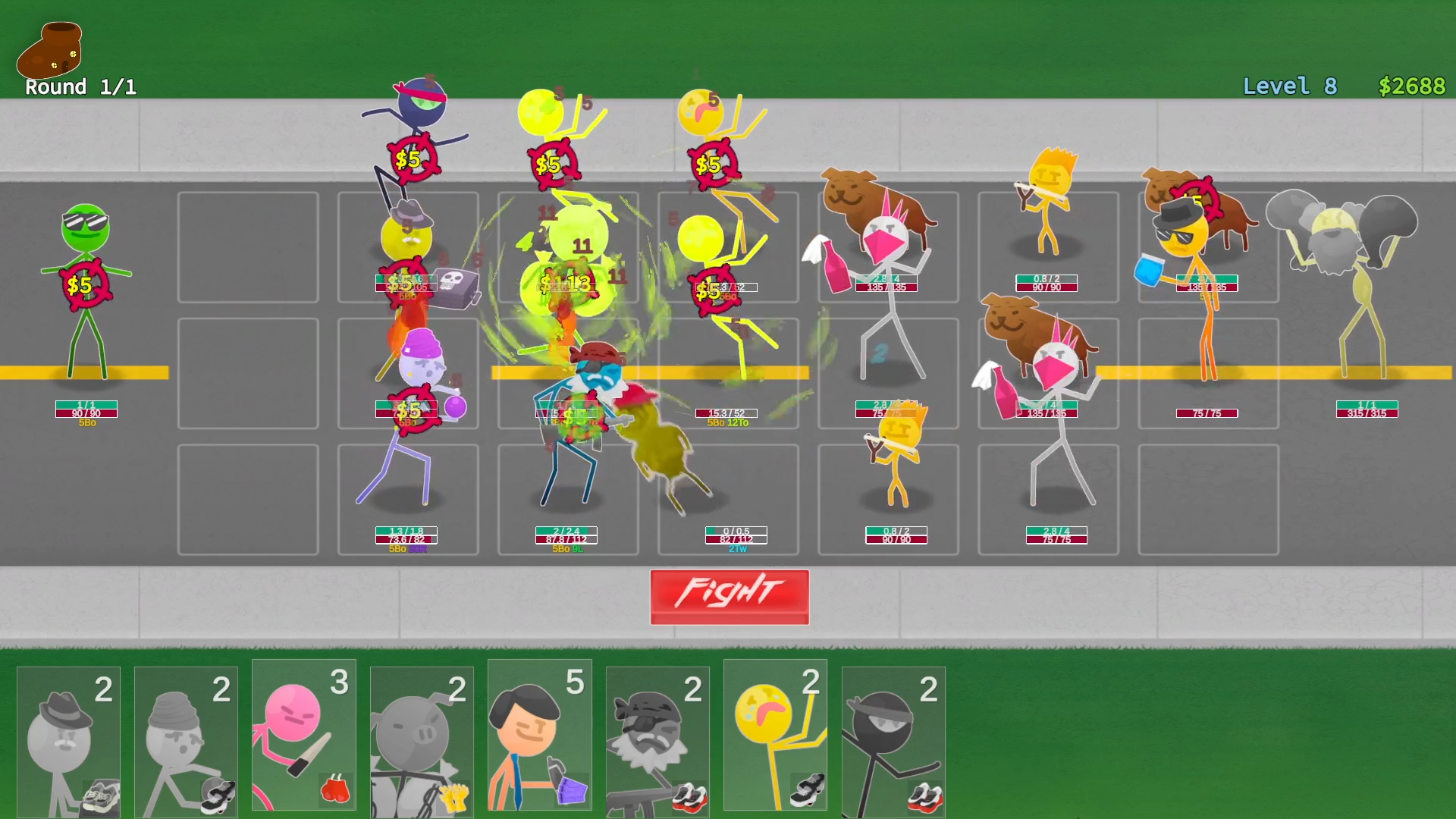
Task: Click the $5 sell target on the green stickman
Action: pyautogui.click(x=86, y=284)
